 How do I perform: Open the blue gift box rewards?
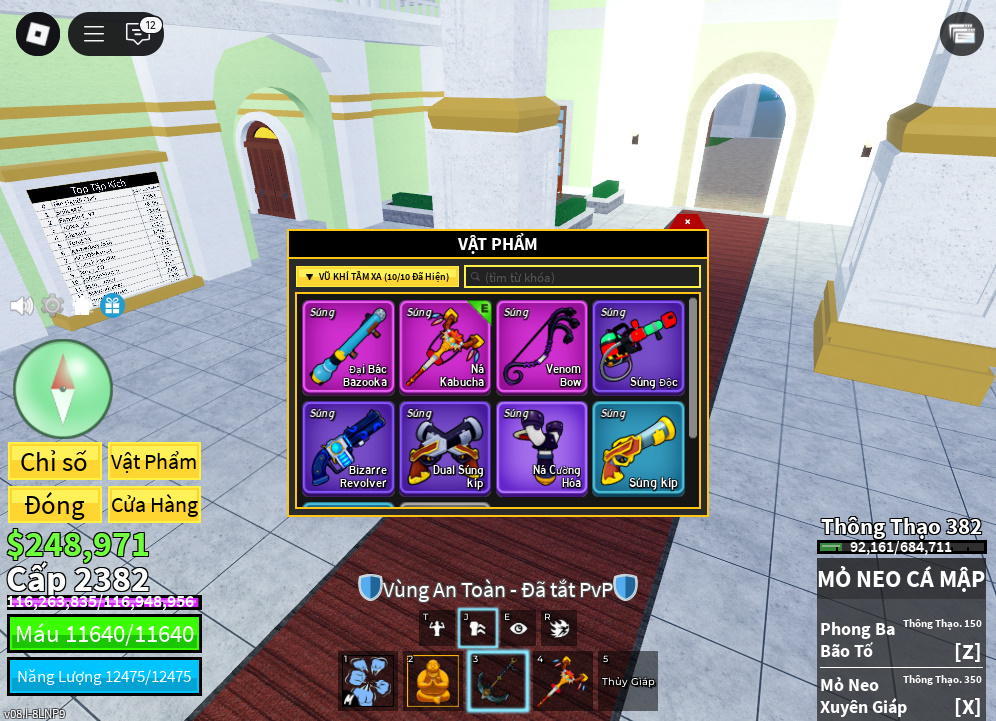112,305
